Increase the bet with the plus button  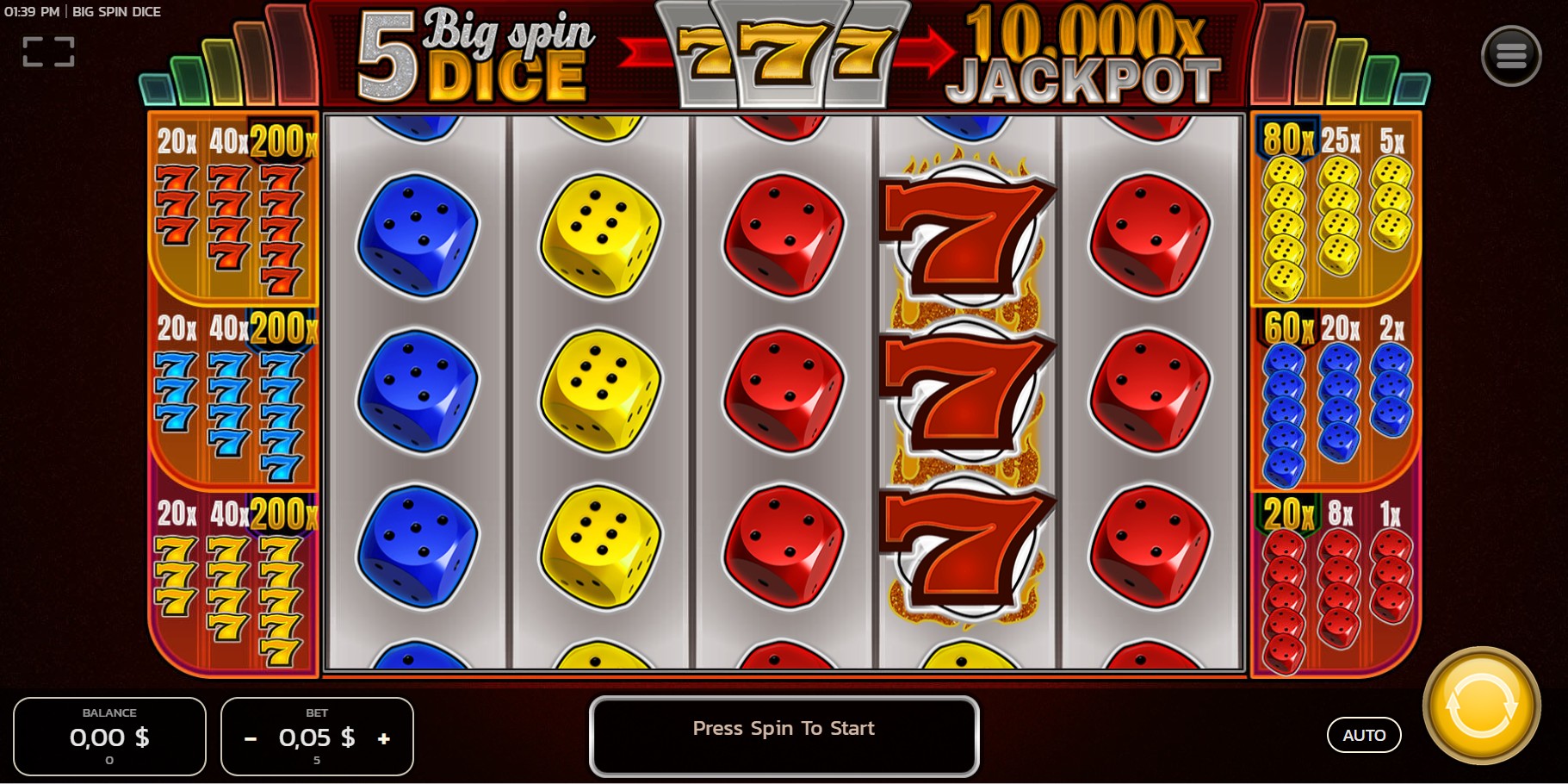[384, 738]
